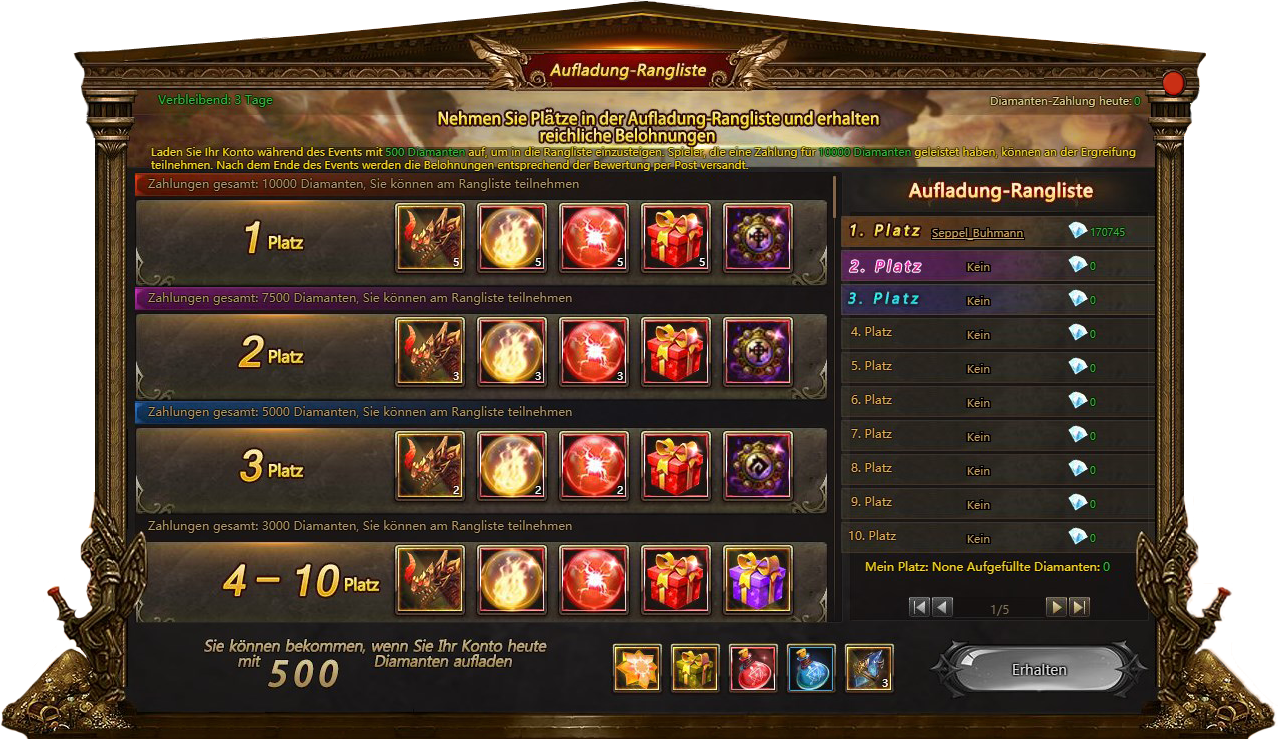Select the flame orb reward in 3 Platz row

point(512,466)
